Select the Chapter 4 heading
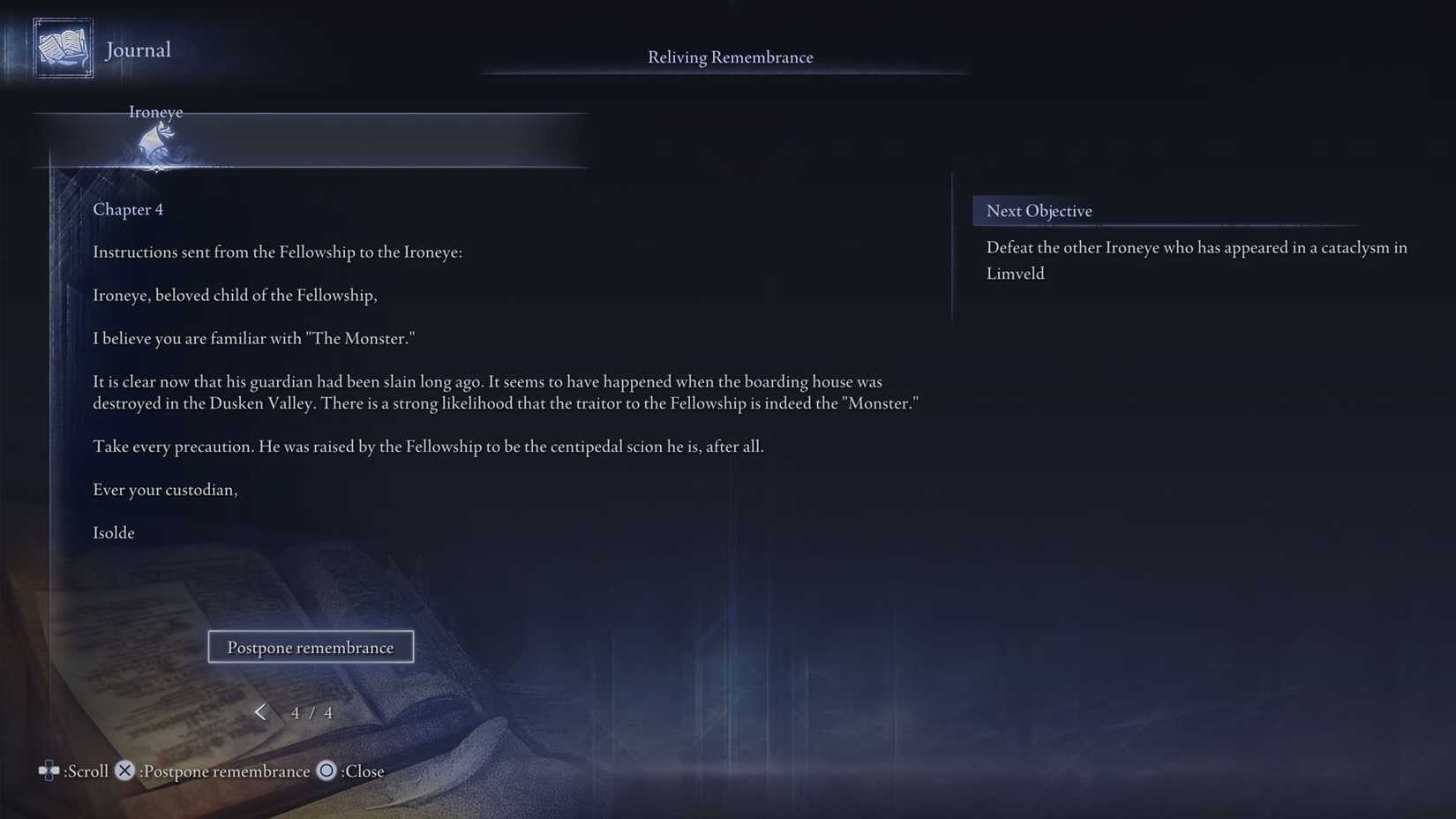 coord(128,209)
